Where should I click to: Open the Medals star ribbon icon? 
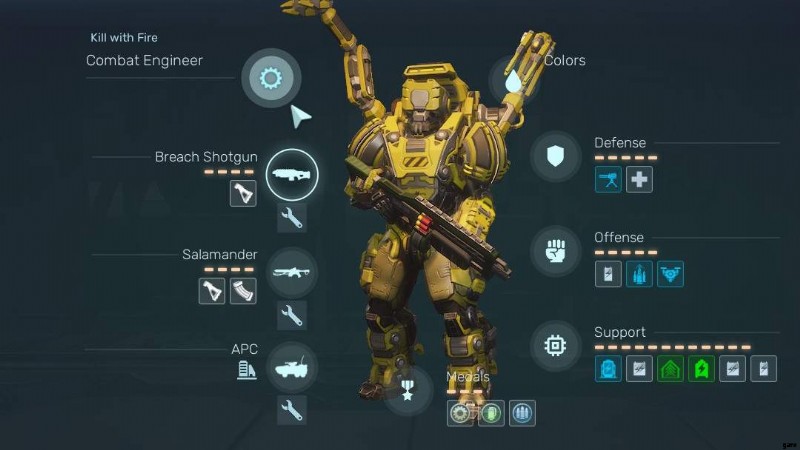(408, 391)
